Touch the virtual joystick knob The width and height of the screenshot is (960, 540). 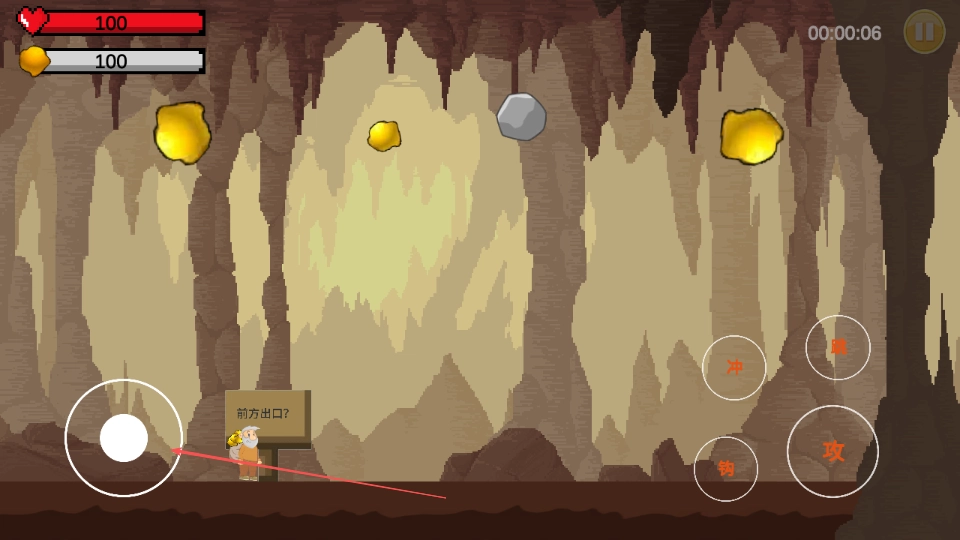124,438
